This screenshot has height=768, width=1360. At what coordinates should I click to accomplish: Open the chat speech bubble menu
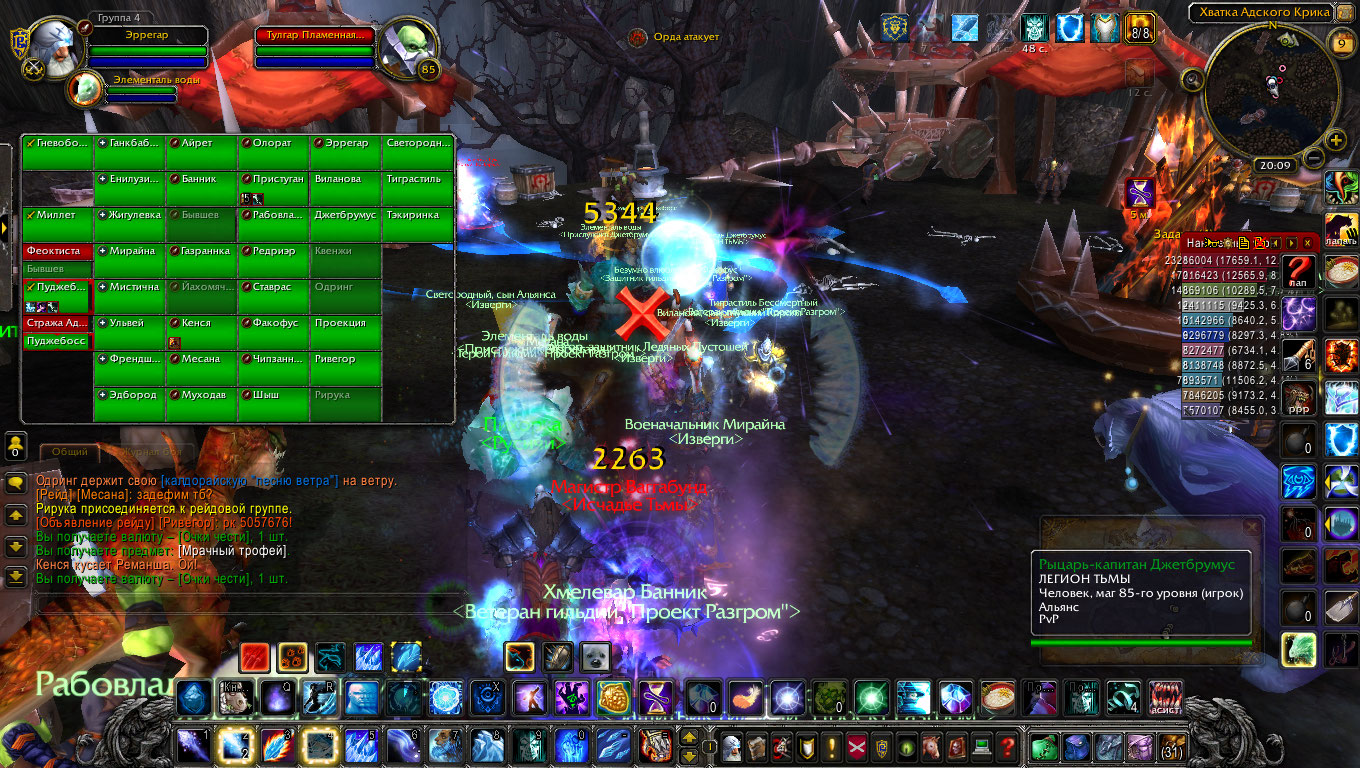coord(16,483)
